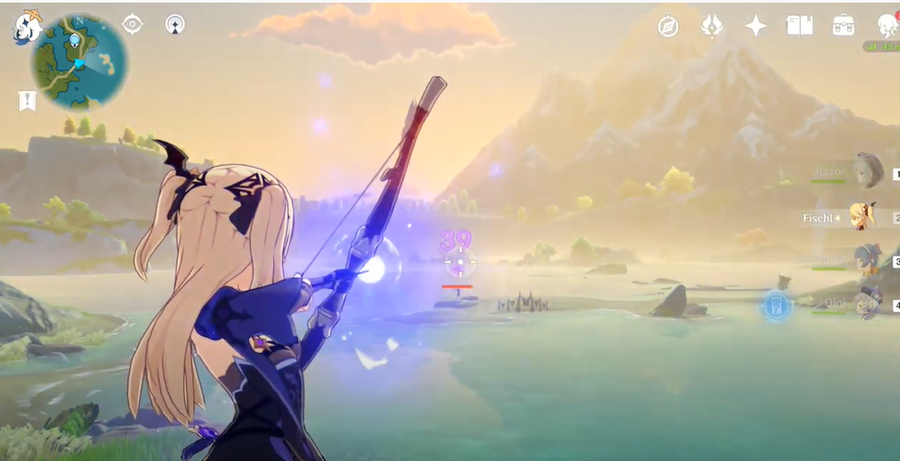The image size is (900, 461).
Task: Open the Paimon menu icon
Action: pos(25,26)
